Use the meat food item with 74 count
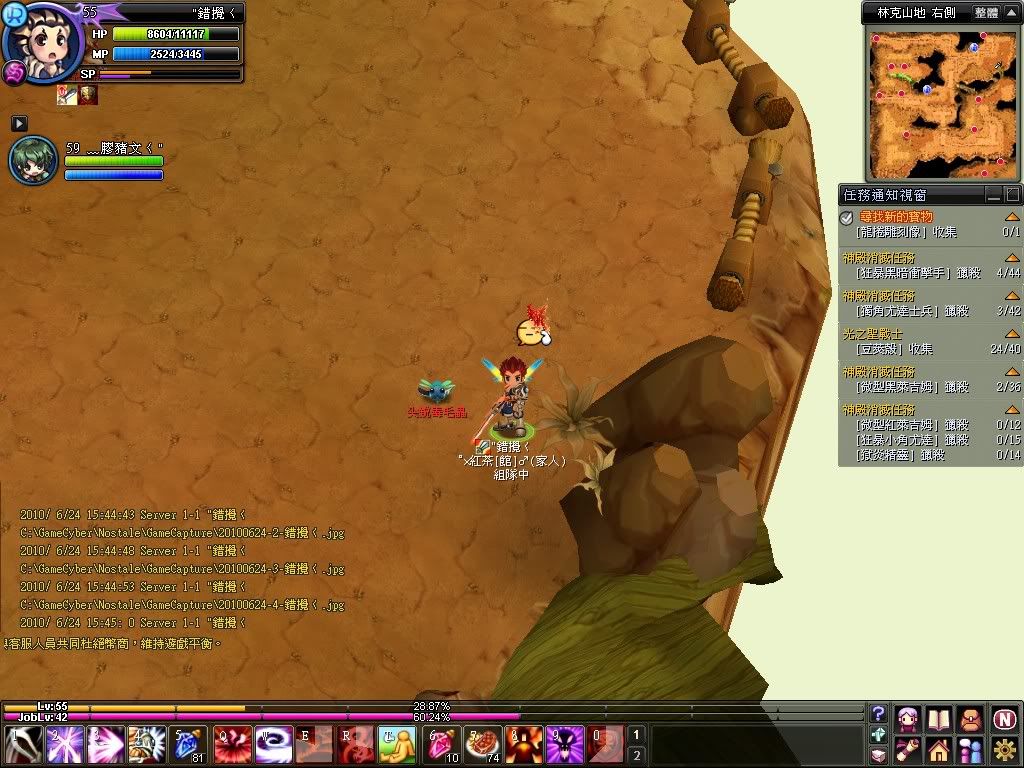 [483, 745]
